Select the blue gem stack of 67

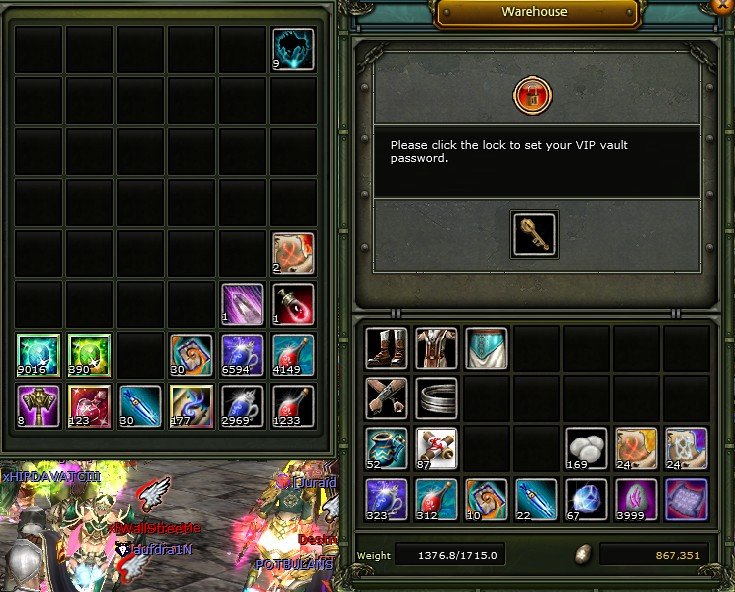click(x=585, y=497)
